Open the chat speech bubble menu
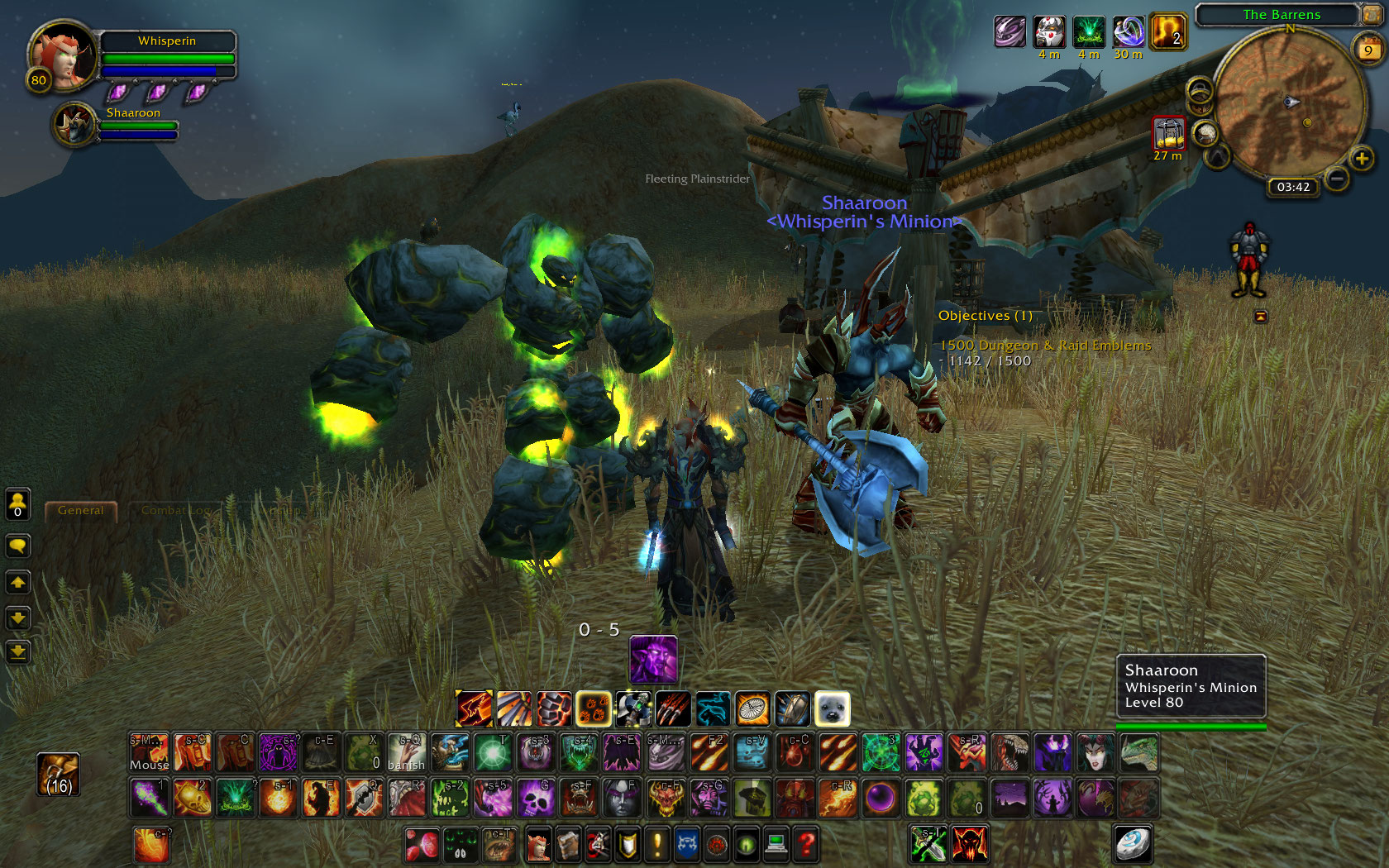Image resolution: width=1389 pixels, height=868 pixels. click(x=17, y=546)
